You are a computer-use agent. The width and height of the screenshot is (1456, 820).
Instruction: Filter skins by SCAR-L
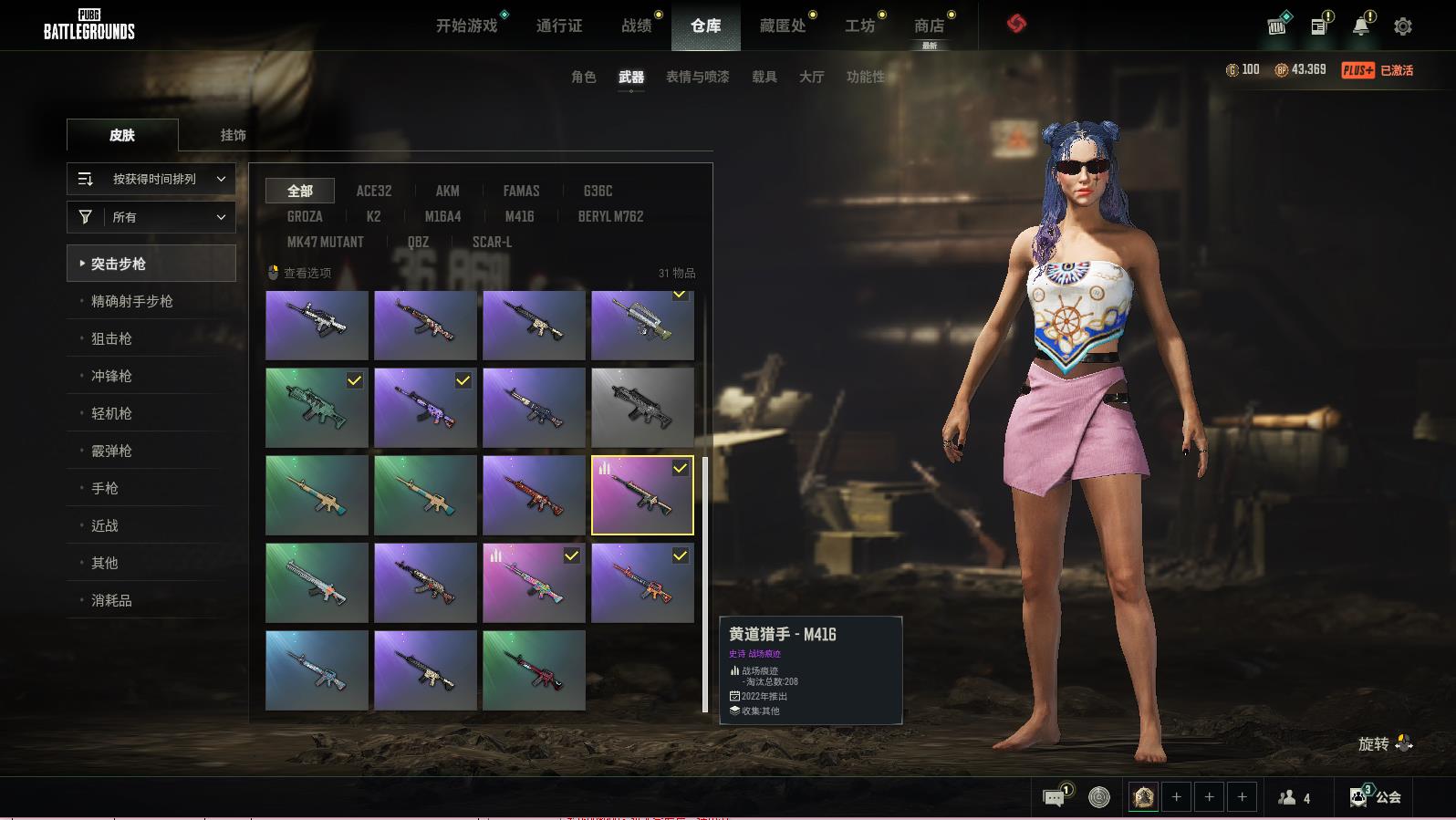(x=492, y=242)
